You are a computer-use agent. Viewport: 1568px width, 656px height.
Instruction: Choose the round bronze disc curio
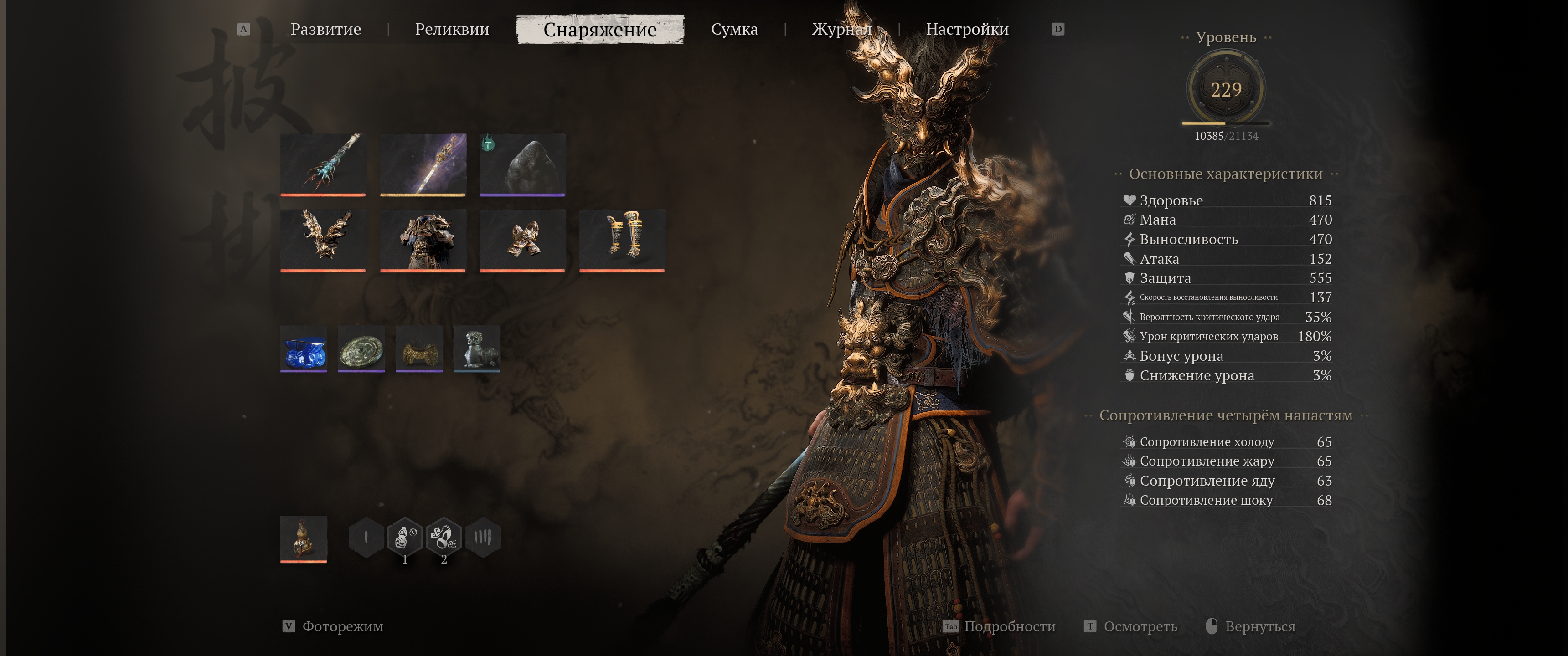(x=361, y=348)
